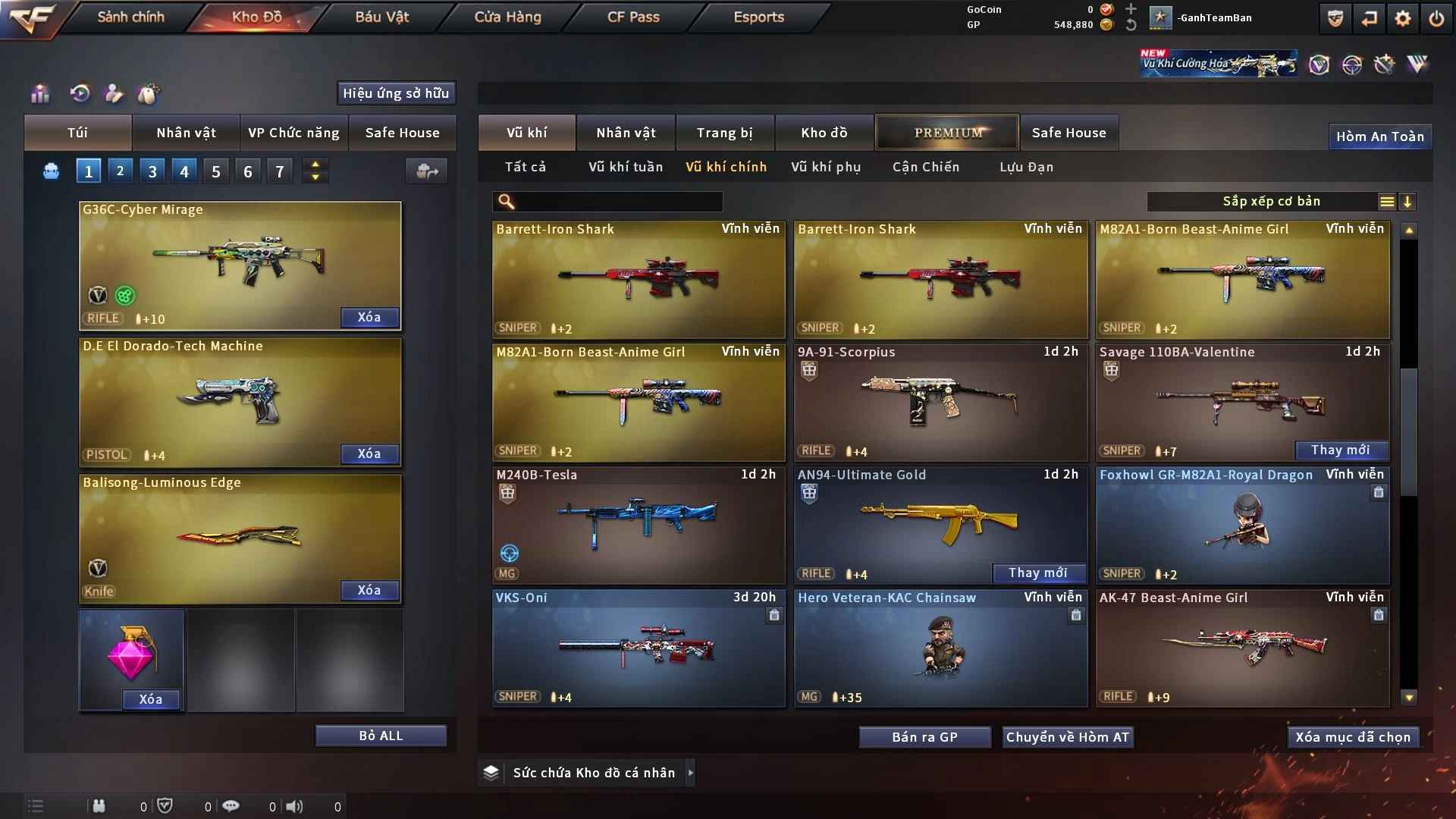The width and height of the screenshot is (1456, 819).
Task: Open the Hòm An Toàn safe box
Action: pos(1379,136)
